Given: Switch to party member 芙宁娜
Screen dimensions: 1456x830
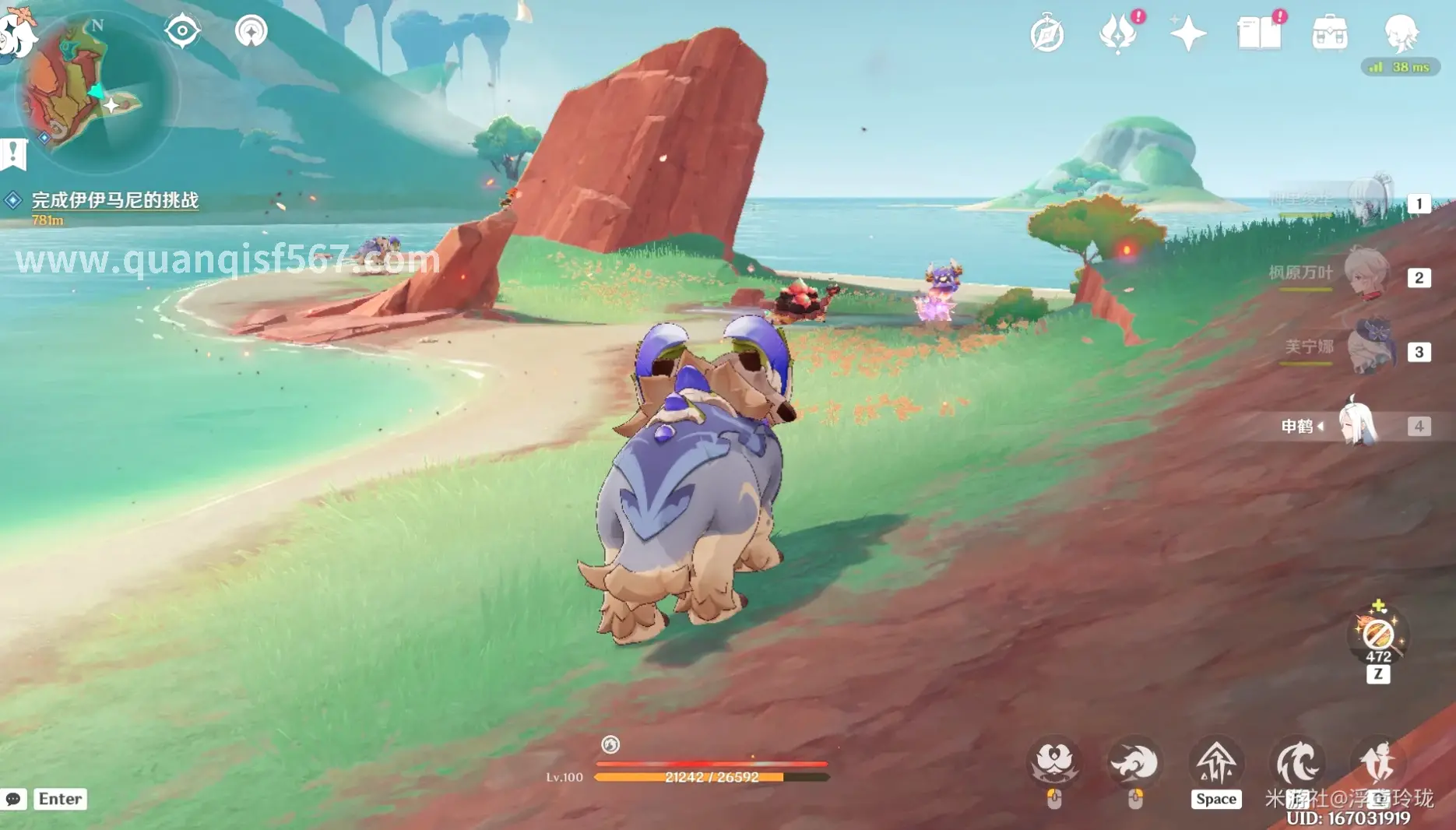Looking at the screenshot, I should tap(1366, 349).
